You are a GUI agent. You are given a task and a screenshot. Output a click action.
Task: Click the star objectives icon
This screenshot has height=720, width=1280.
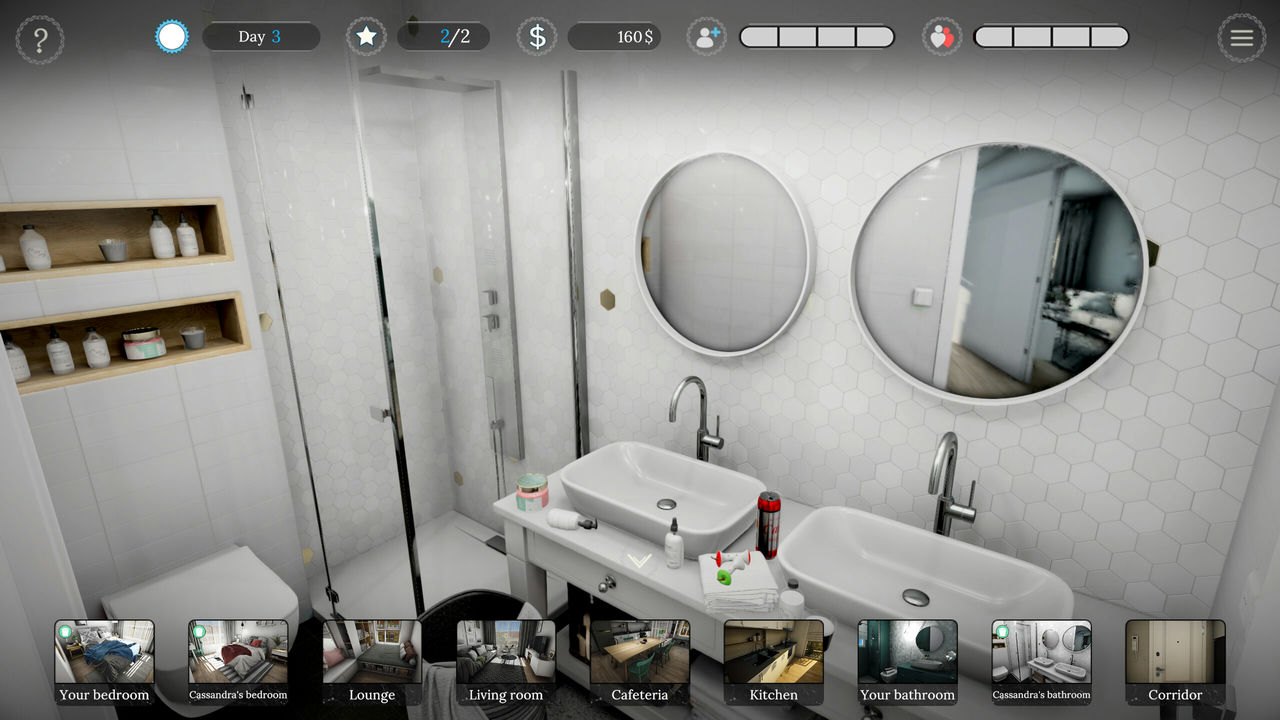(x=366, y=36)
